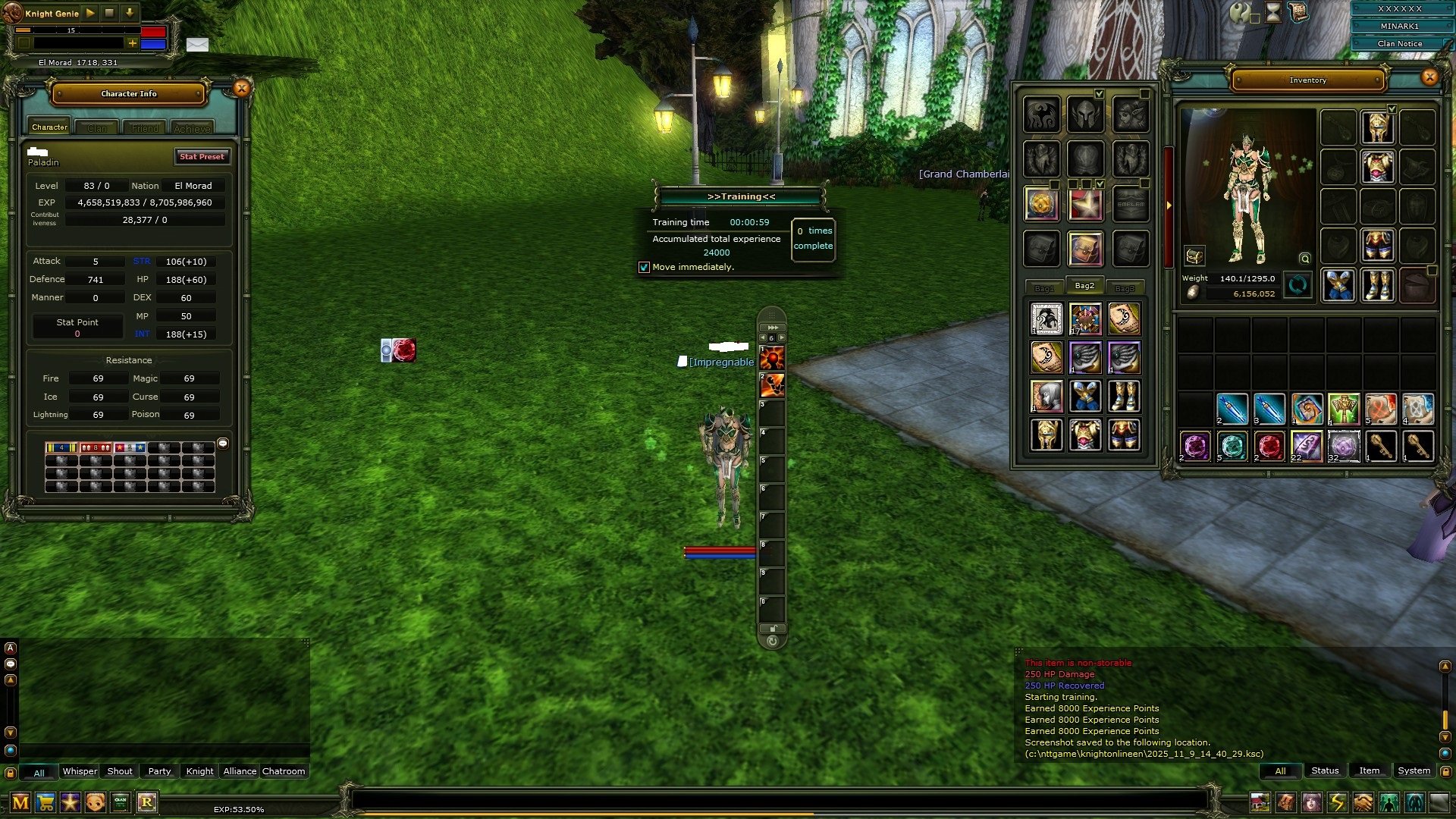Show the Alliance chat channel

(x=240, y=771)
